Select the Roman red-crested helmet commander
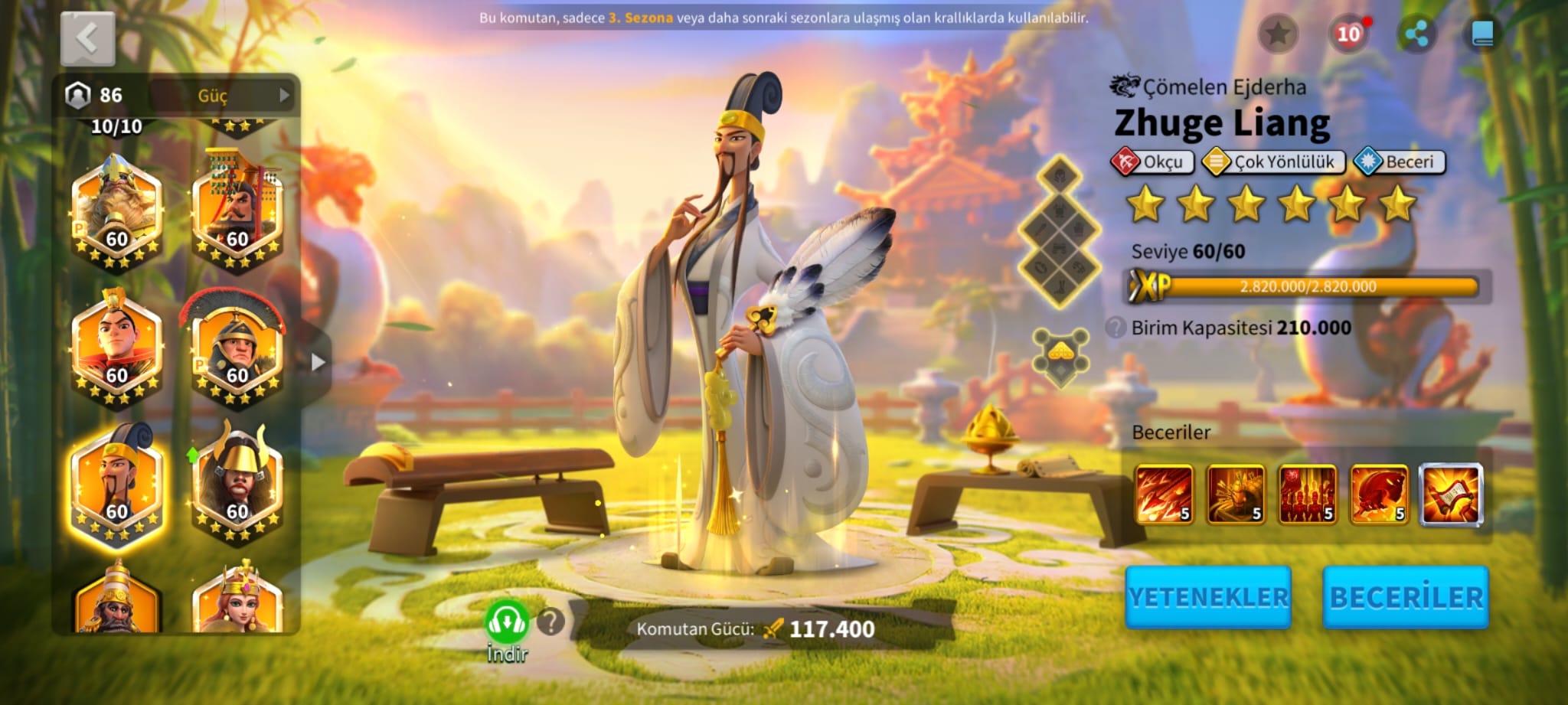 tap(236, 352)
